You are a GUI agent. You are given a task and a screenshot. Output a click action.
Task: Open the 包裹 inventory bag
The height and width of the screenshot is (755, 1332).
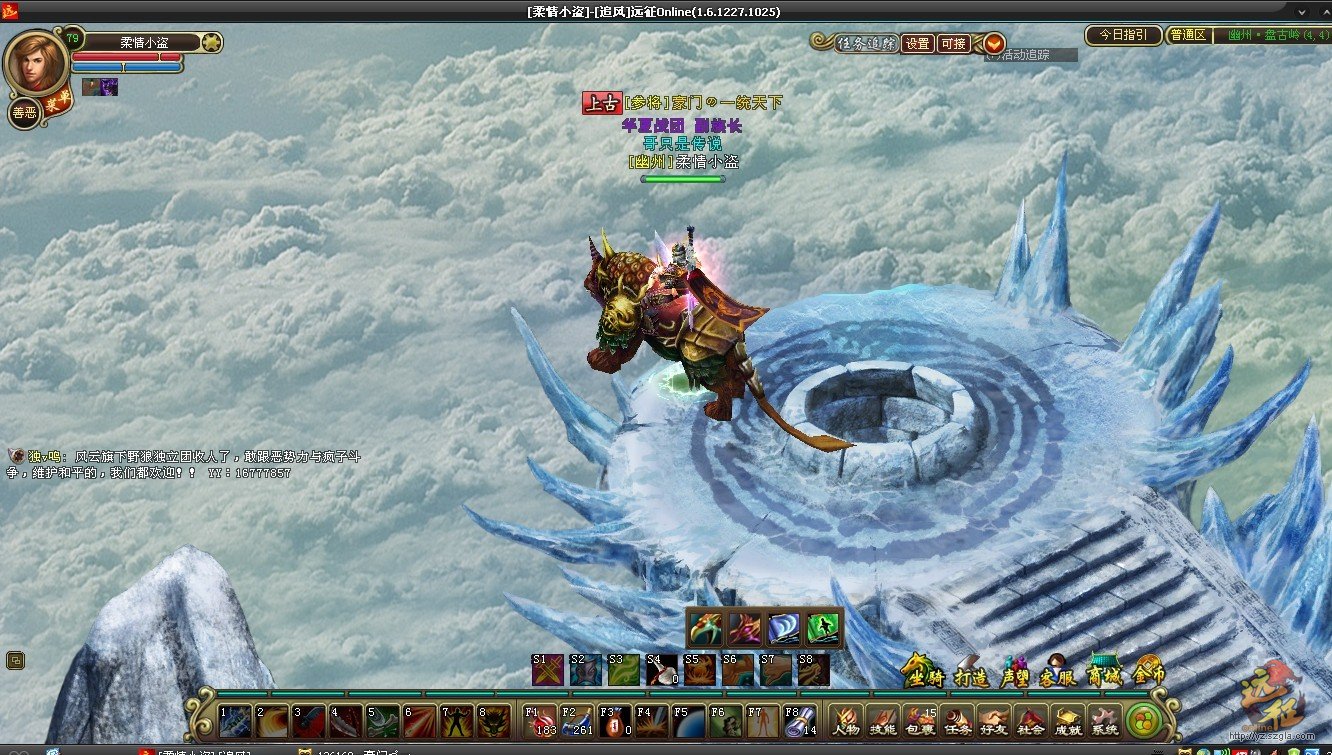(x=920, y=720)
